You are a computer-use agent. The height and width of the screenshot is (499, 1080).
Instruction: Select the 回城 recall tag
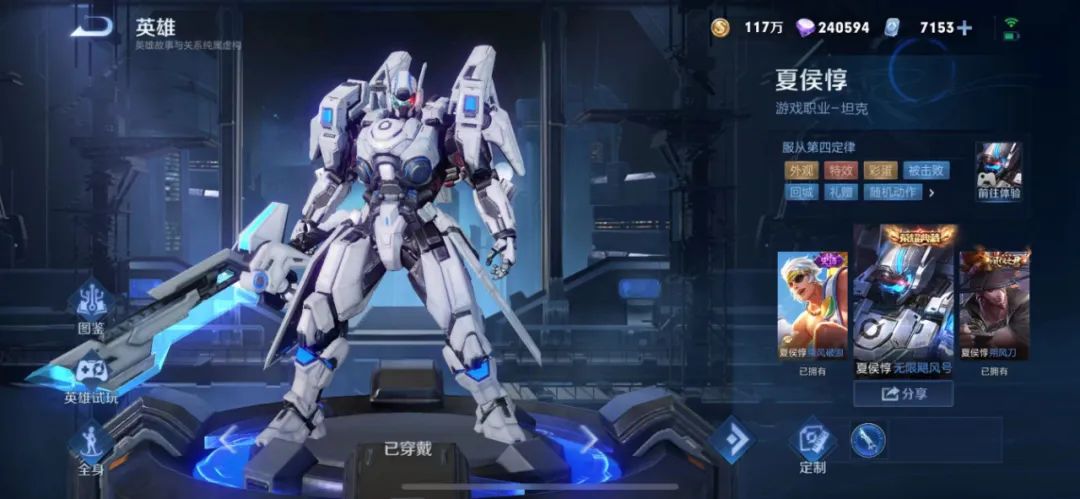click(x=801, y=192)
